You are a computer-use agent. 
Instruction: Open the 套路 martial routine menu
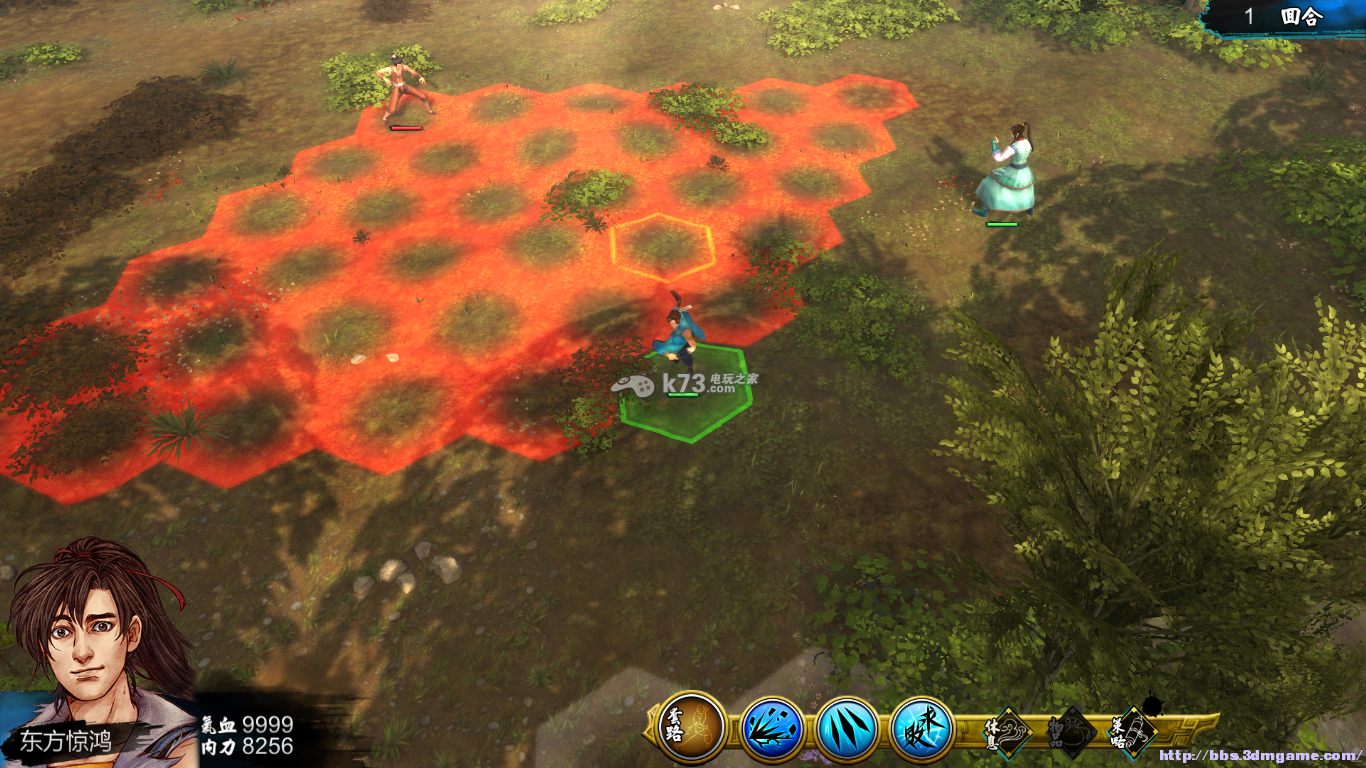692,727
